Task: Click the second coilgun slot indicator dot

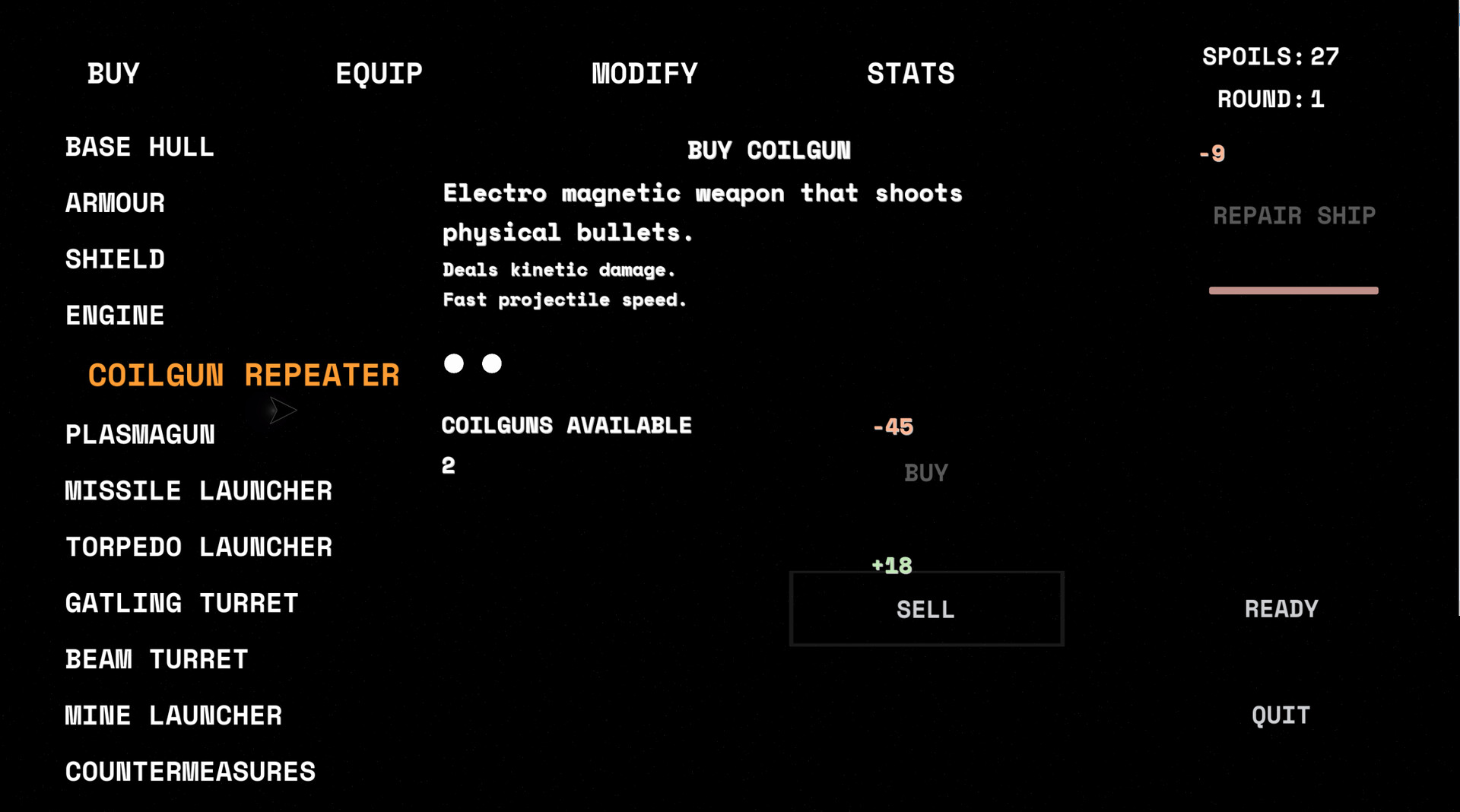Action: (x=492, y=363)
